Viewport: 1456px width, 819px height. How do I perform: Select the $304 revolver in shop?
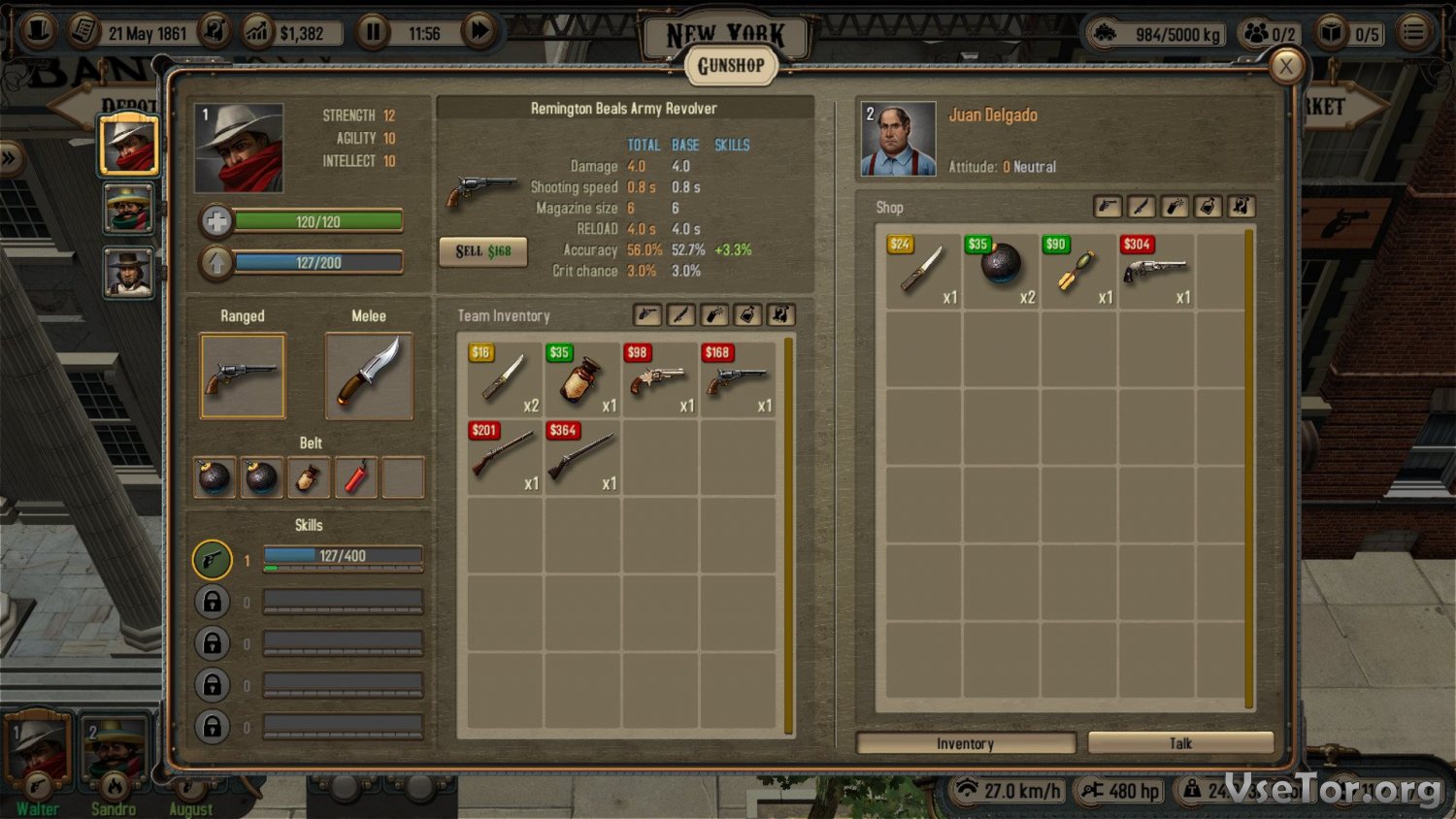click(1156, 271)
